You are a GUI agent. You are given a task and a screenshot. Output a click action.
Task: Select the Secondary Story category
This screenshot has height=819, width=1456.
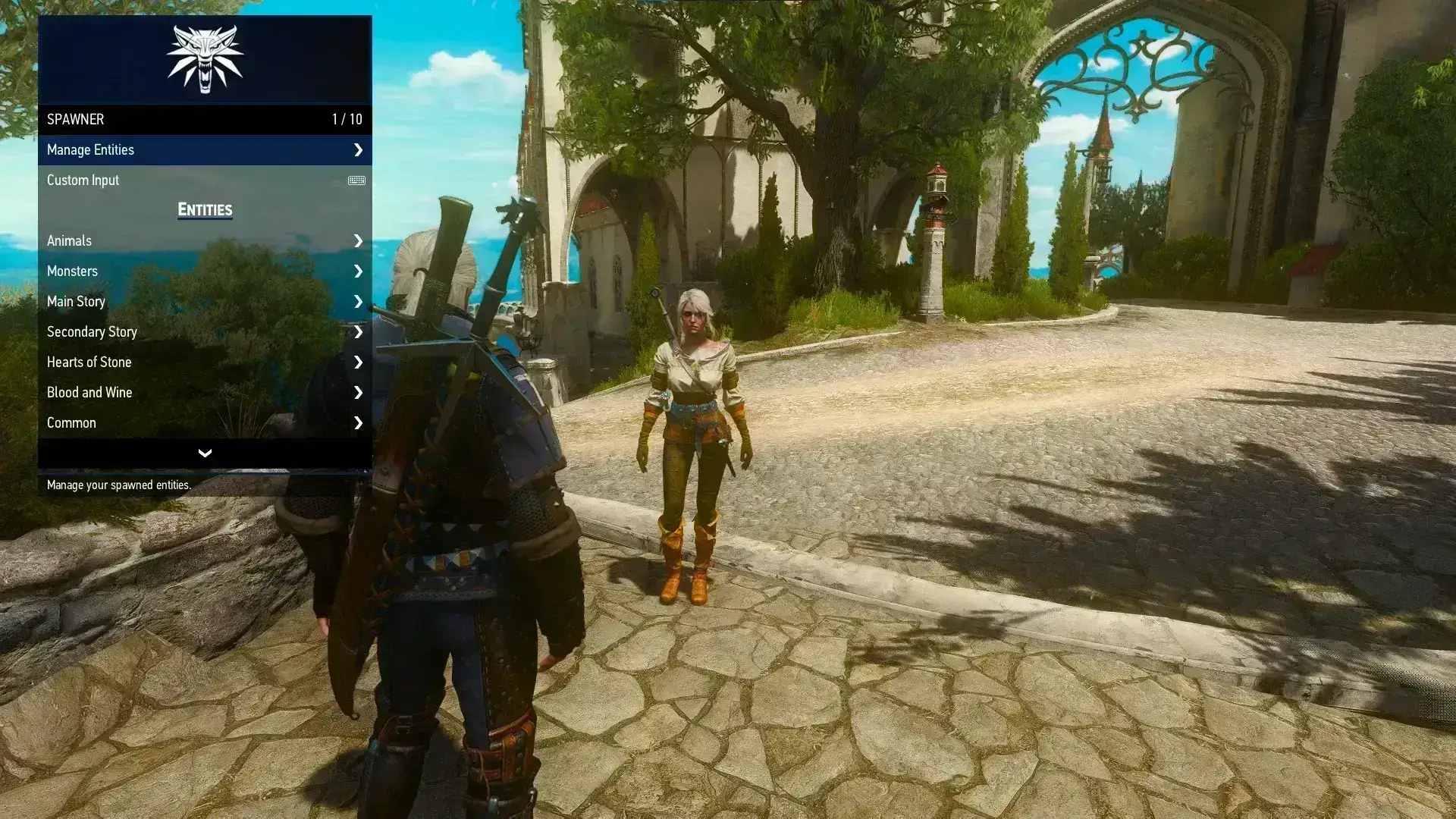204,332
